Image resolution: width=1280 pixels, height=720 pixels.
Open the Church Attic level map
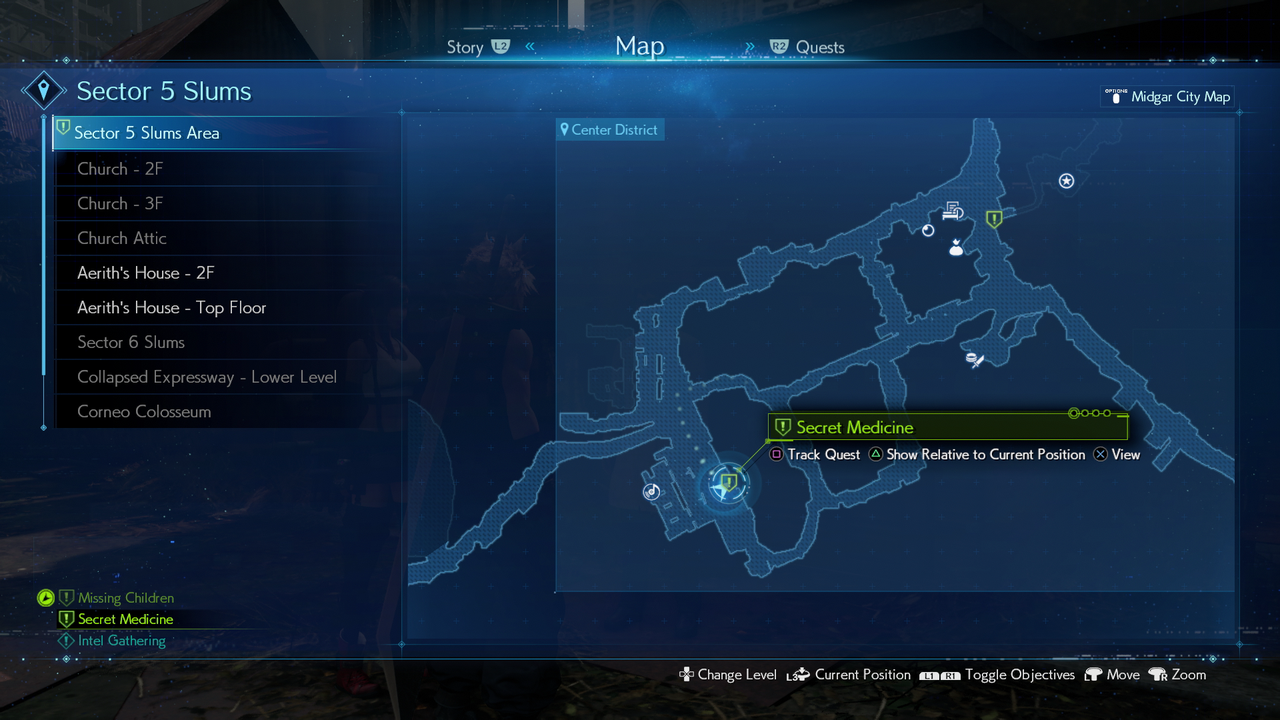(x=122, y=238)
